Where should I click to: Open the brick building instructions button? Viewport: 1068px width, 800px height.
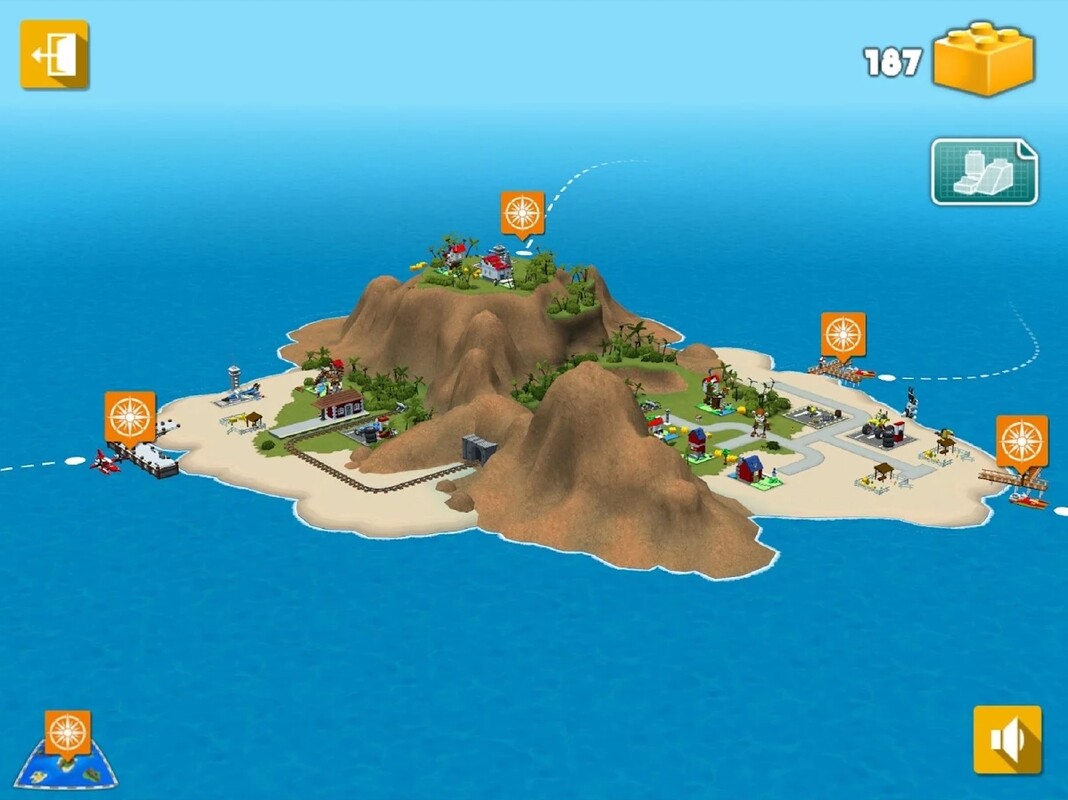coord(984,172)
